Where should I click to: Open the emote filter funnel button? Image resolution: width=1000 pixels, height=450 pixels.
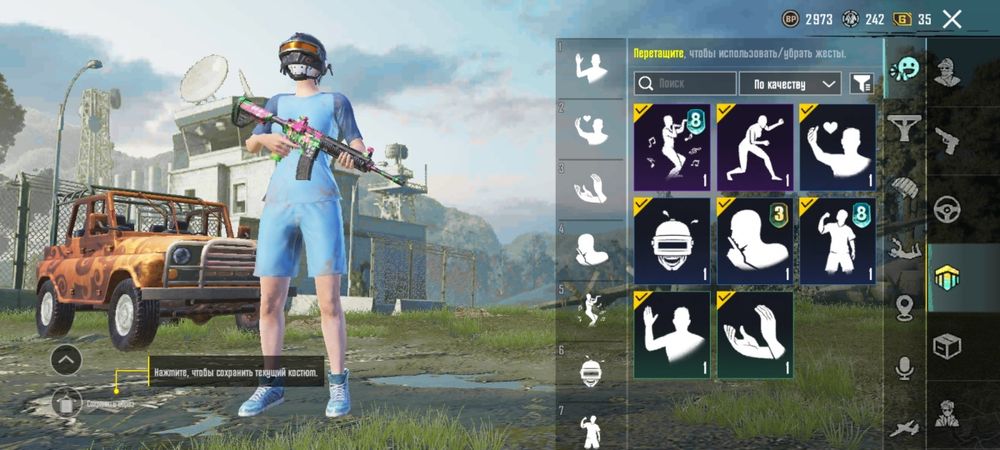[x=860, y=84]
